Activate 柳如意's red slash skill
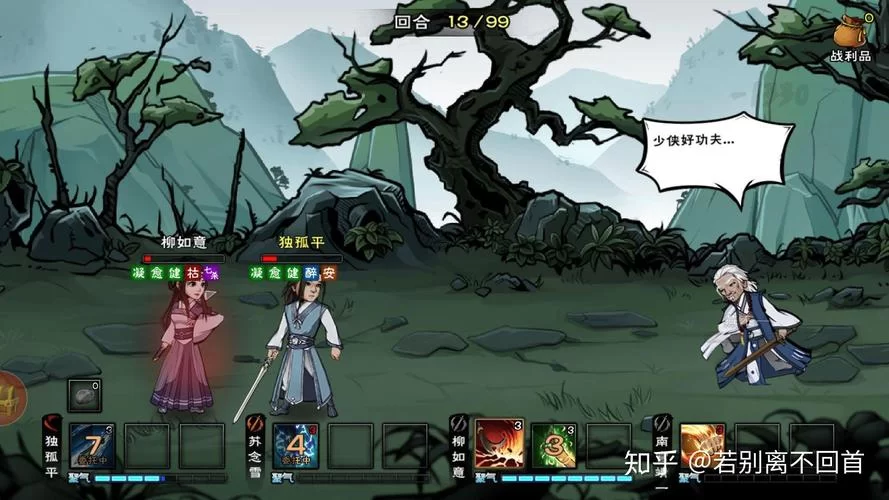 [498, 445]
